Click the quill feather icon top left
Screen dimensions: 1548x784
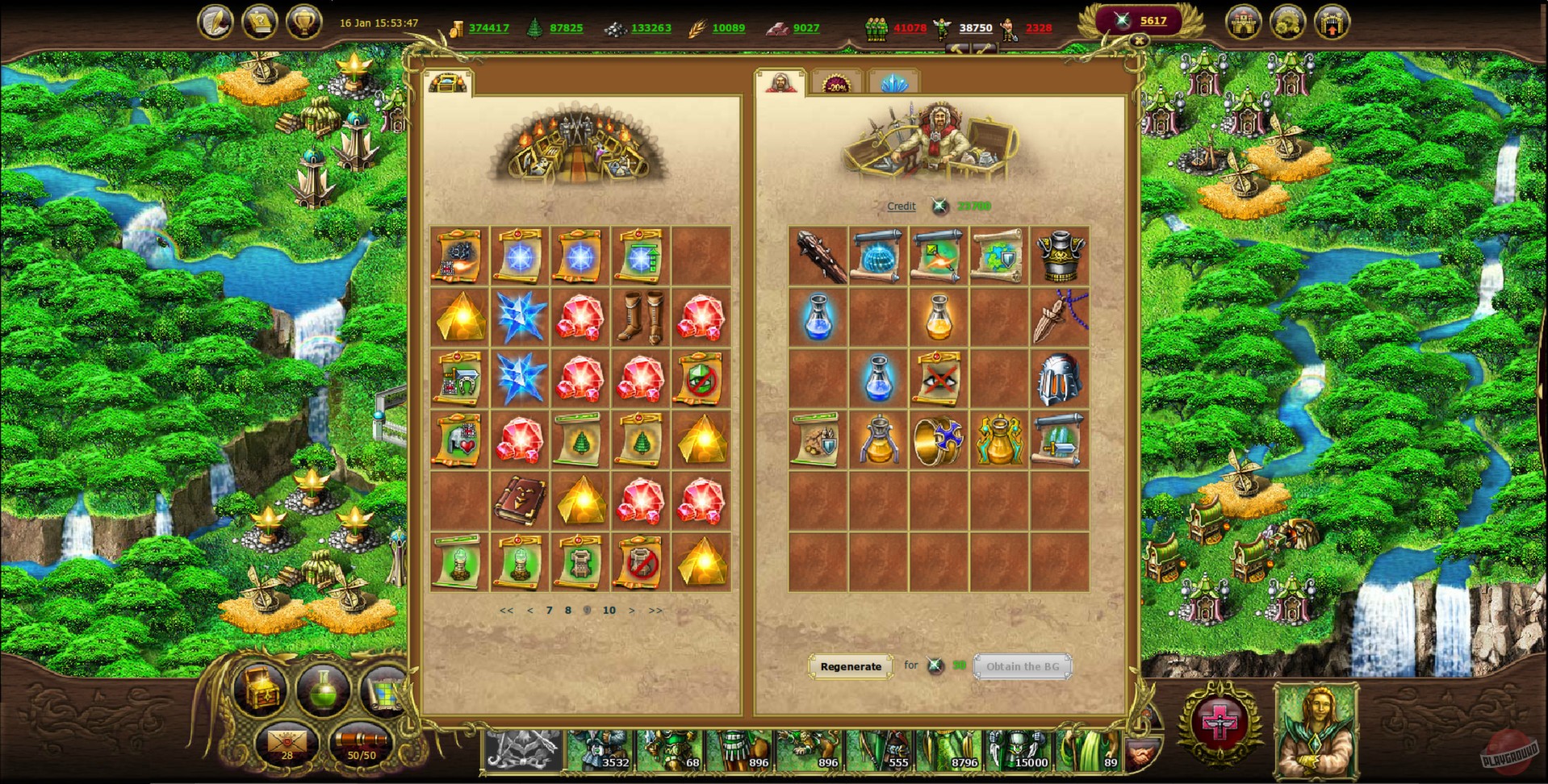216,20
